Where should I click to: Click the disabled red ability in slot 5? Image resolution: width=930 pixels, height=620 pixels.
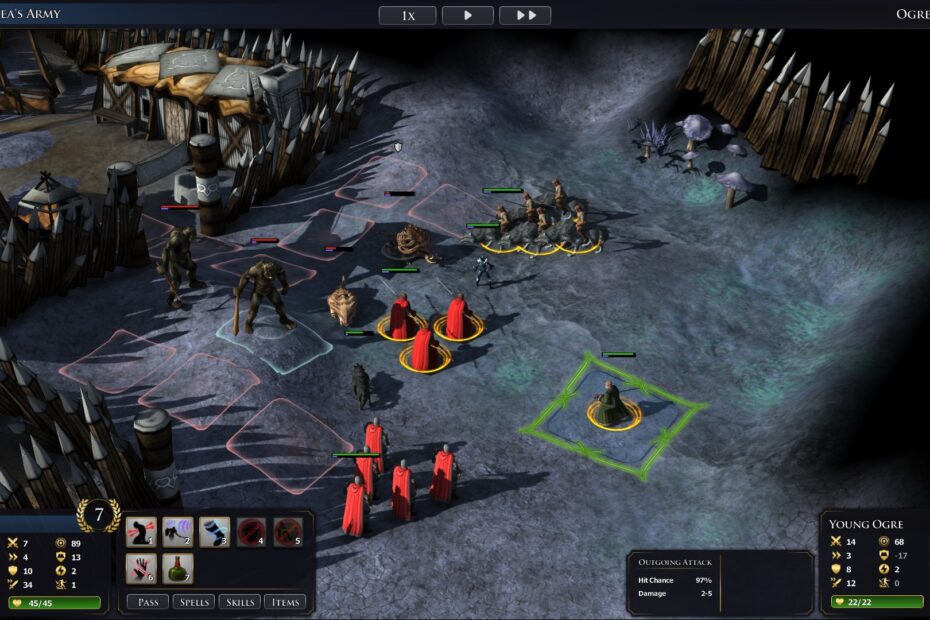point(289,532)
